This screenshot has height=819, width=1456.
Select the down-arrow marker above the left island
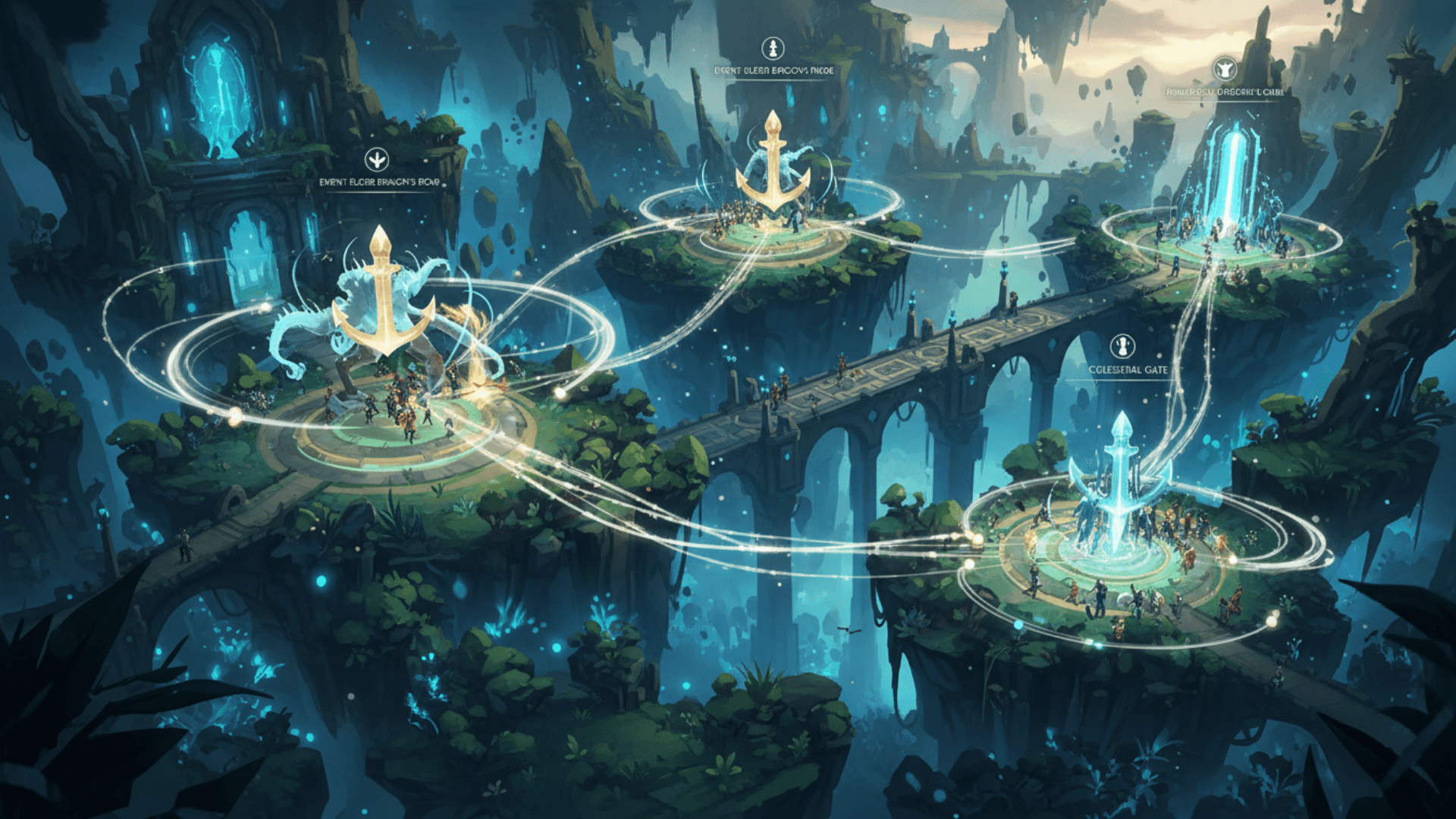[376, 159]
